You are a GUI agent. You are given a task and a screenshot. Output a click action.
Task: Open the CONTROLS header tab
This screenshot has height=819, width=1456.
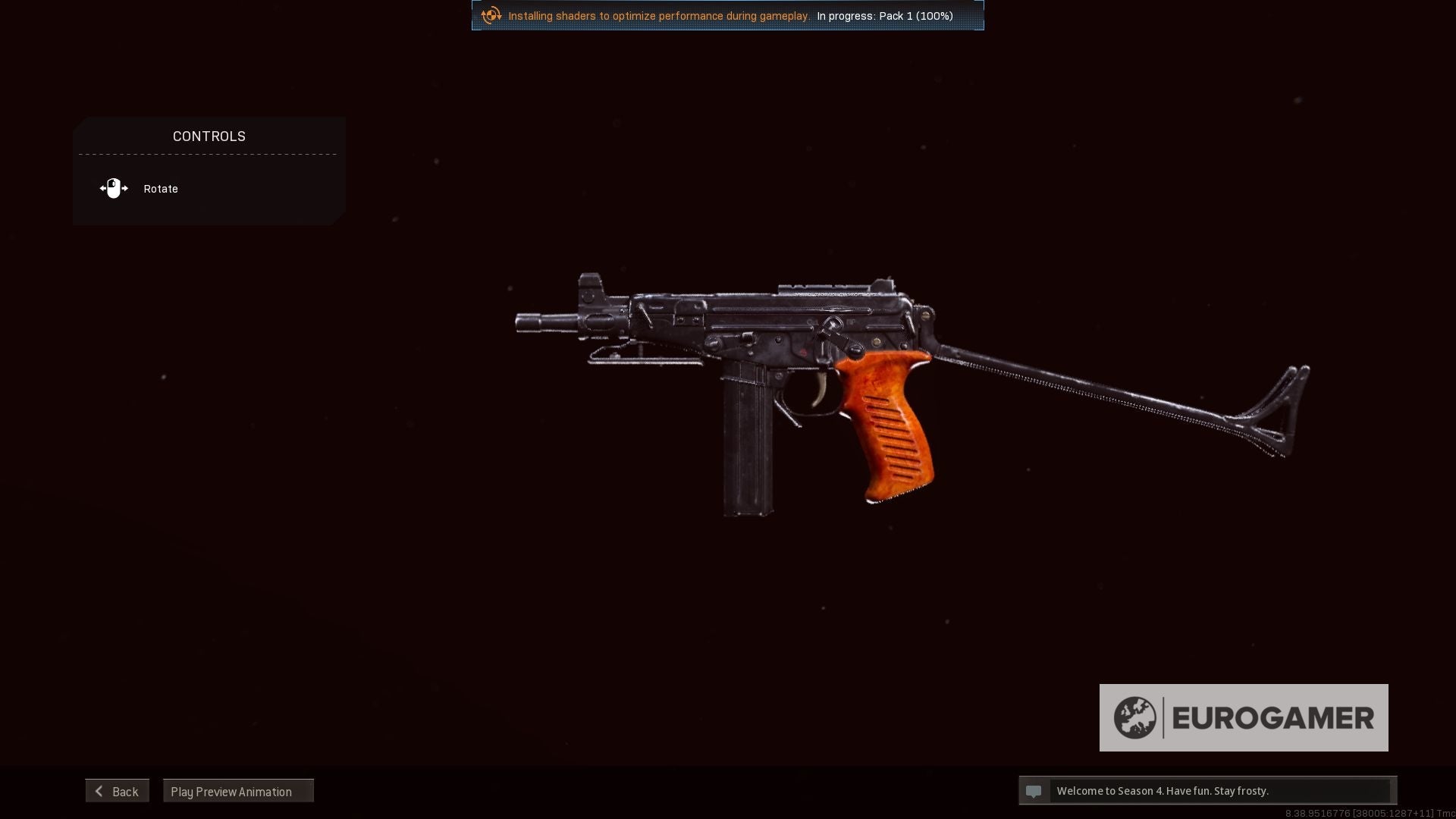209,136
